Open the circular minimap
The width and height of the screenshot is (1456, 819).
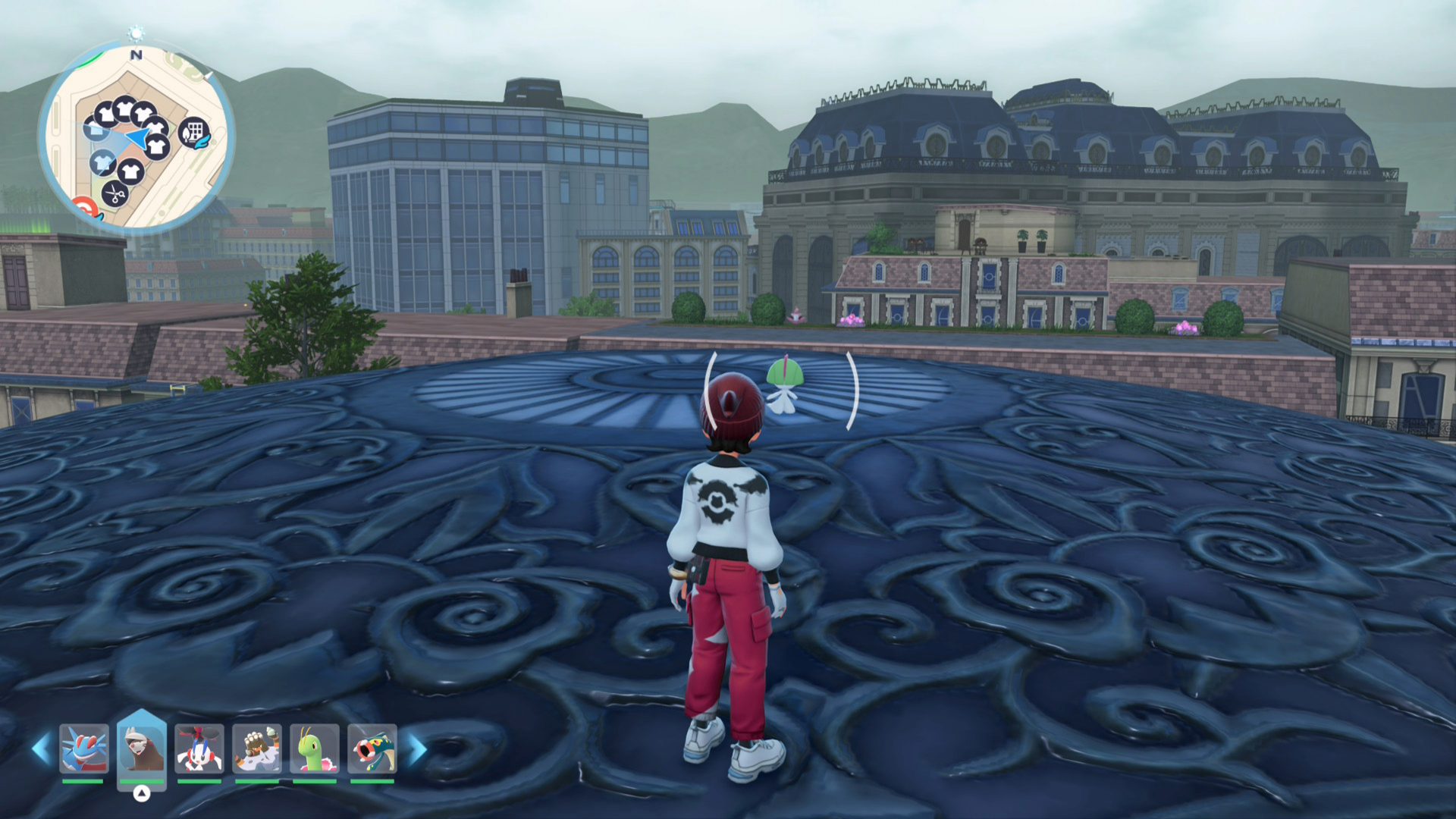(x=136, y=136)
